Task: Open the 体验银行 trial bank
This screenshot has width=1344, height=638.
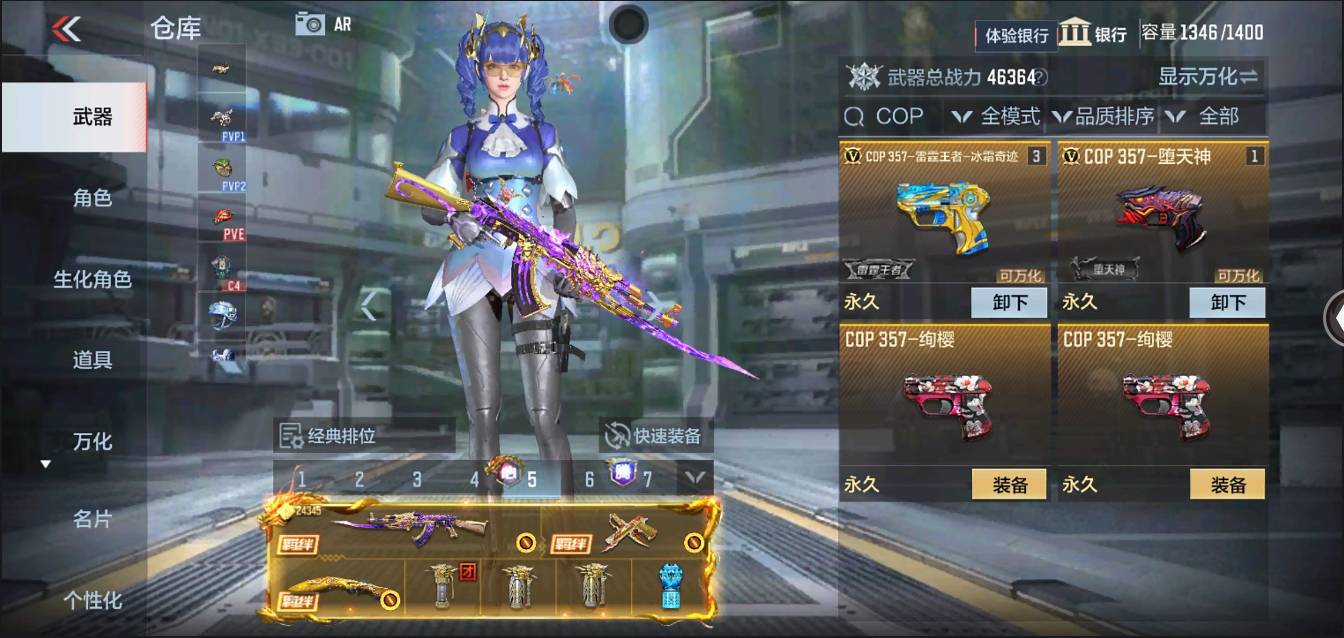Action: pyautogui.click(x=1015, y=35)
